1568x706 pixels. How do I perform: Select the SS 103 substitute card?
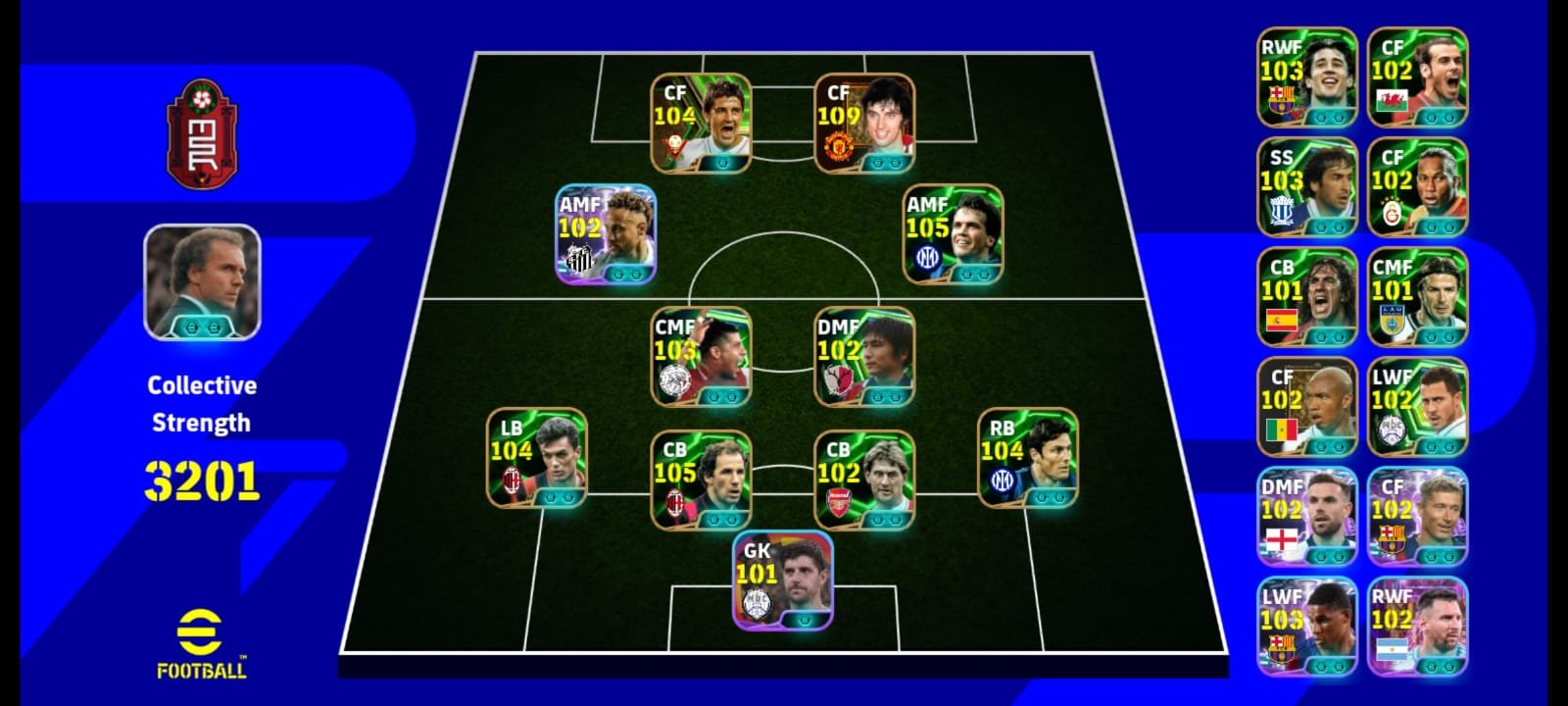point(1307,187)
